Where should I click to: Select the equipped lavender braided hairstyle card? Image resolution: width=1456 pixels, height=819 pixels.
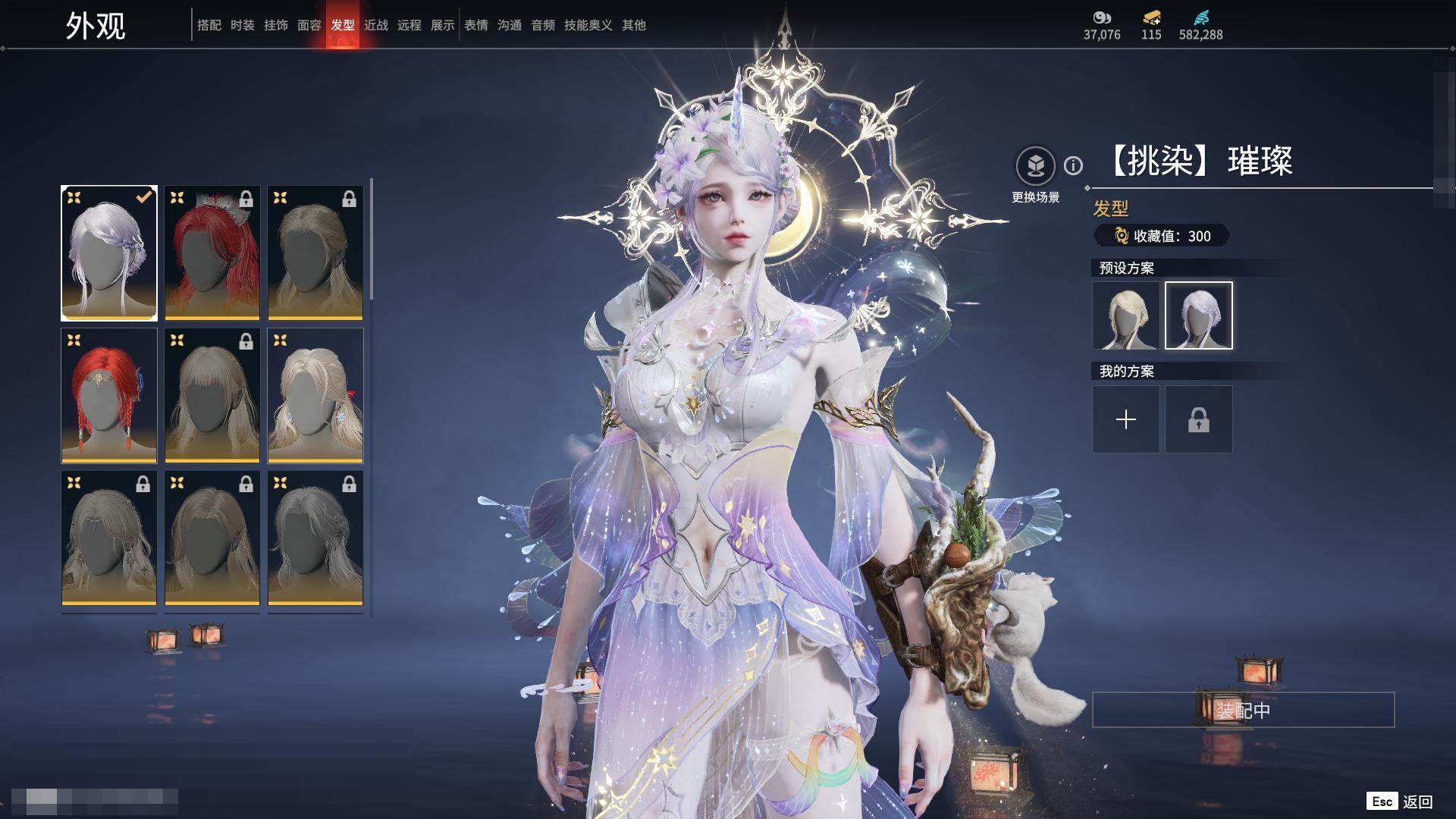(109, 253)
